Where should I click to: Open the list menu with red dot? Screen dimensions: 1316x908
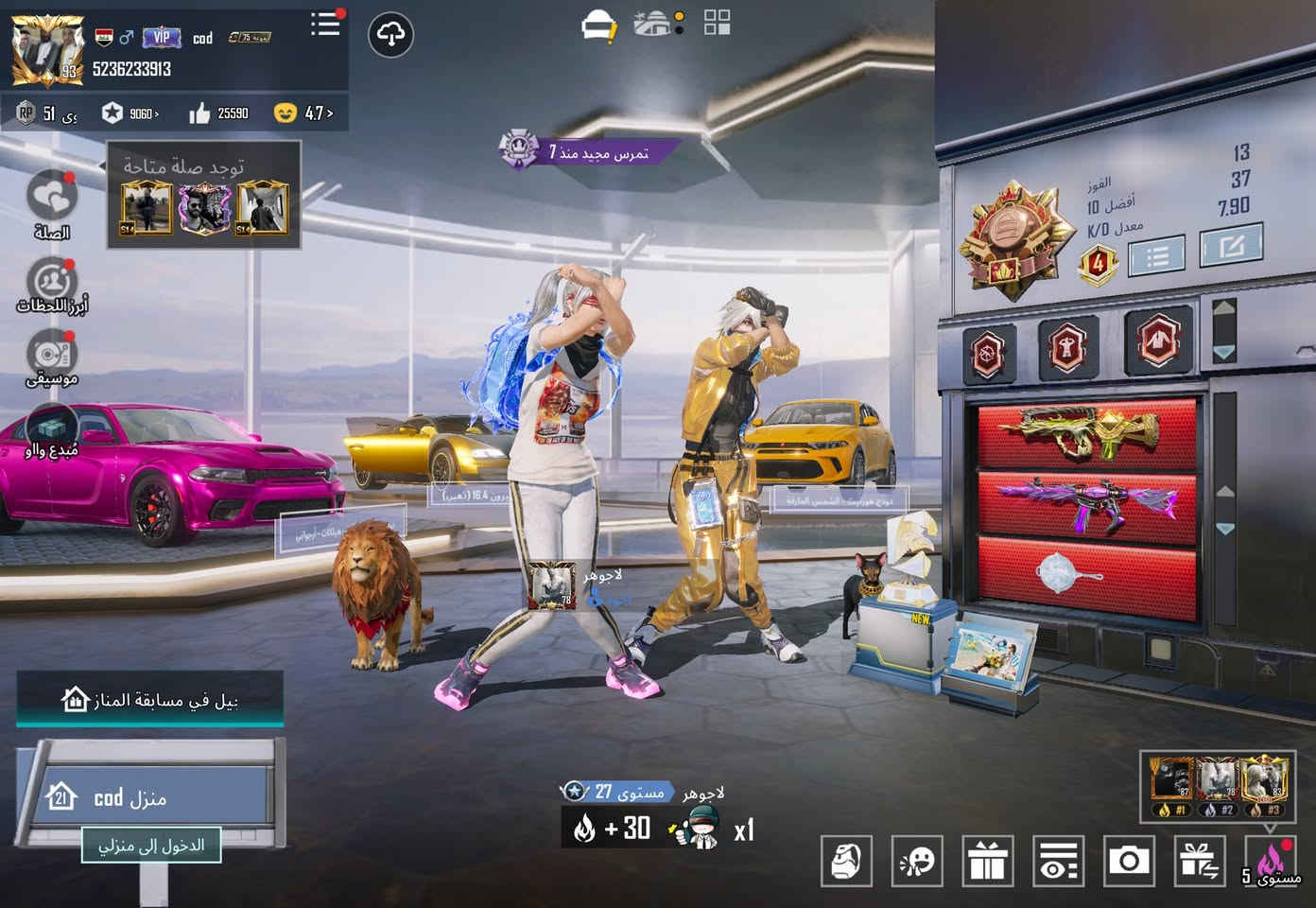point(325,25)
